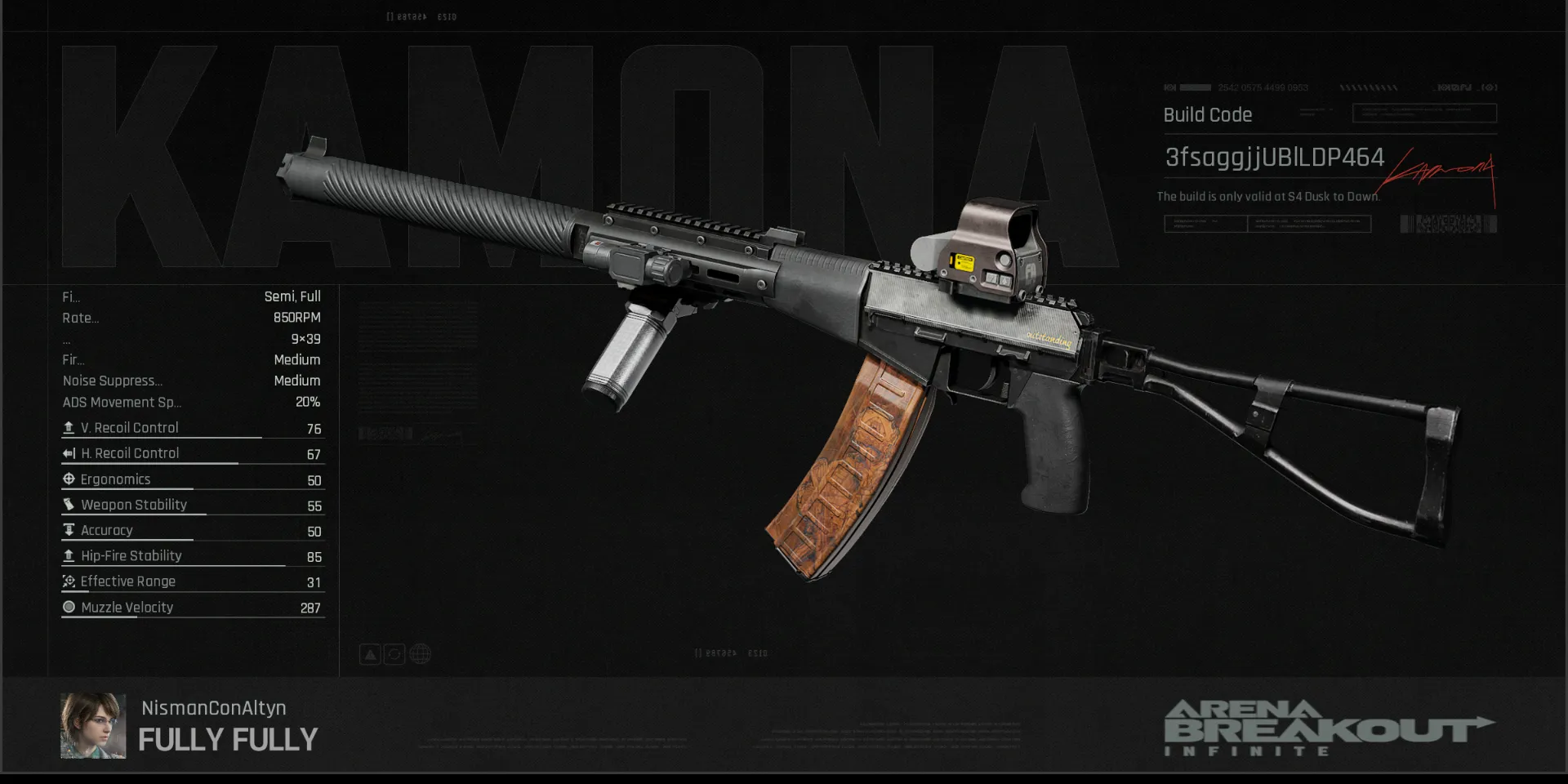1568x784 pixels.
Task: Click the Hip-Fire Stability icon
Action: pyautogui.click(x=69, y=555)
